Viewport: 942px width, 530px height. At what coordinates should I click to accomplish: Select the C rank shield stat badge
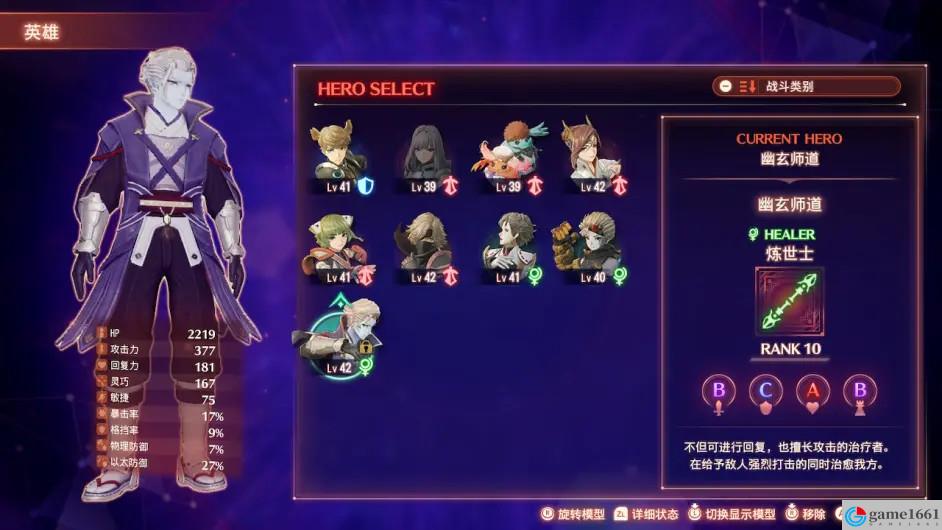pyautogui.click(x=766, y=392)
